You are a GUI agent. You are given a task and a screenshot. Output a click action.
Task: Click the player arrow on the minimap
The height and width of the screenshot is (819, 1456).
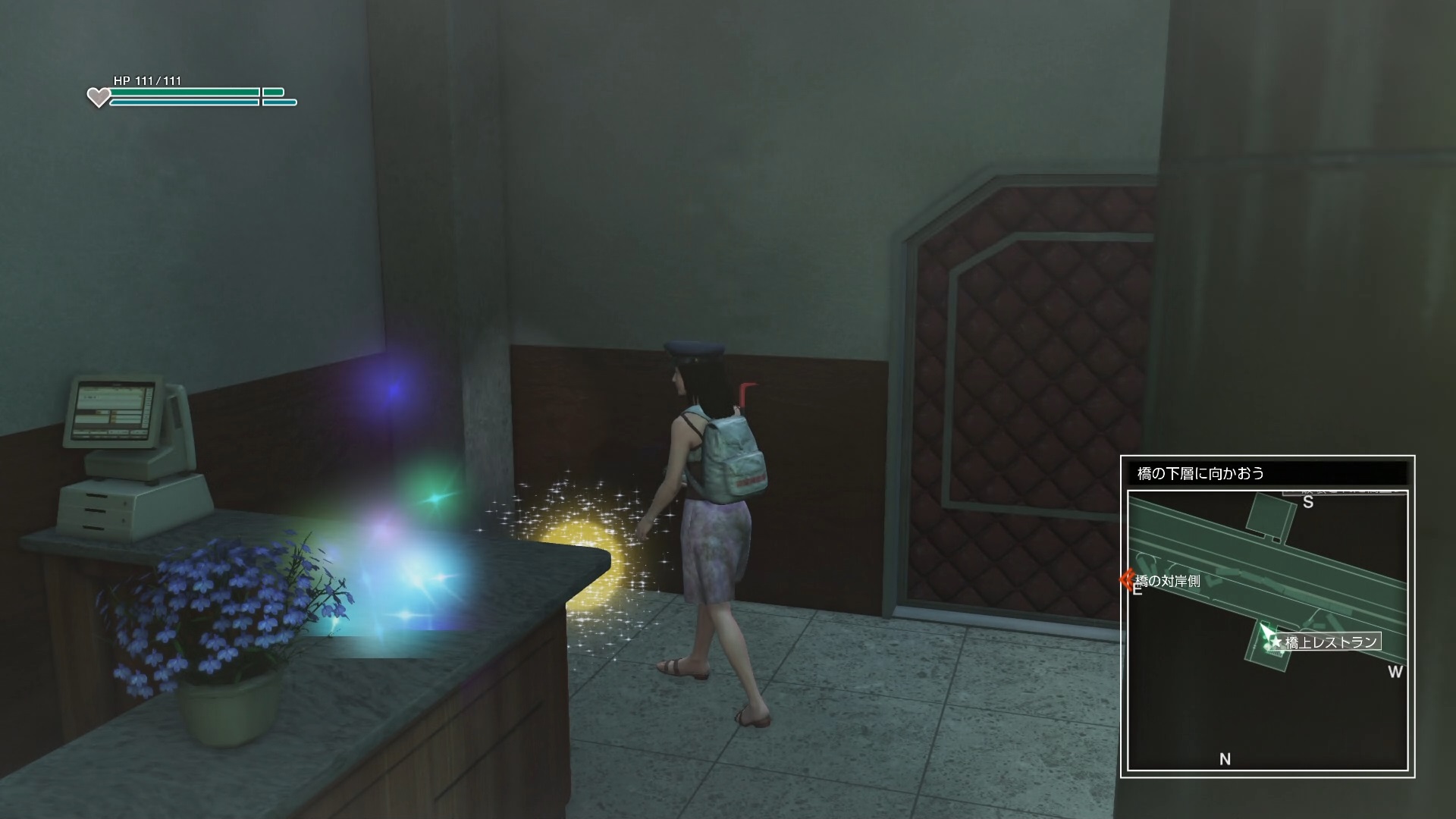(1265, 632)
